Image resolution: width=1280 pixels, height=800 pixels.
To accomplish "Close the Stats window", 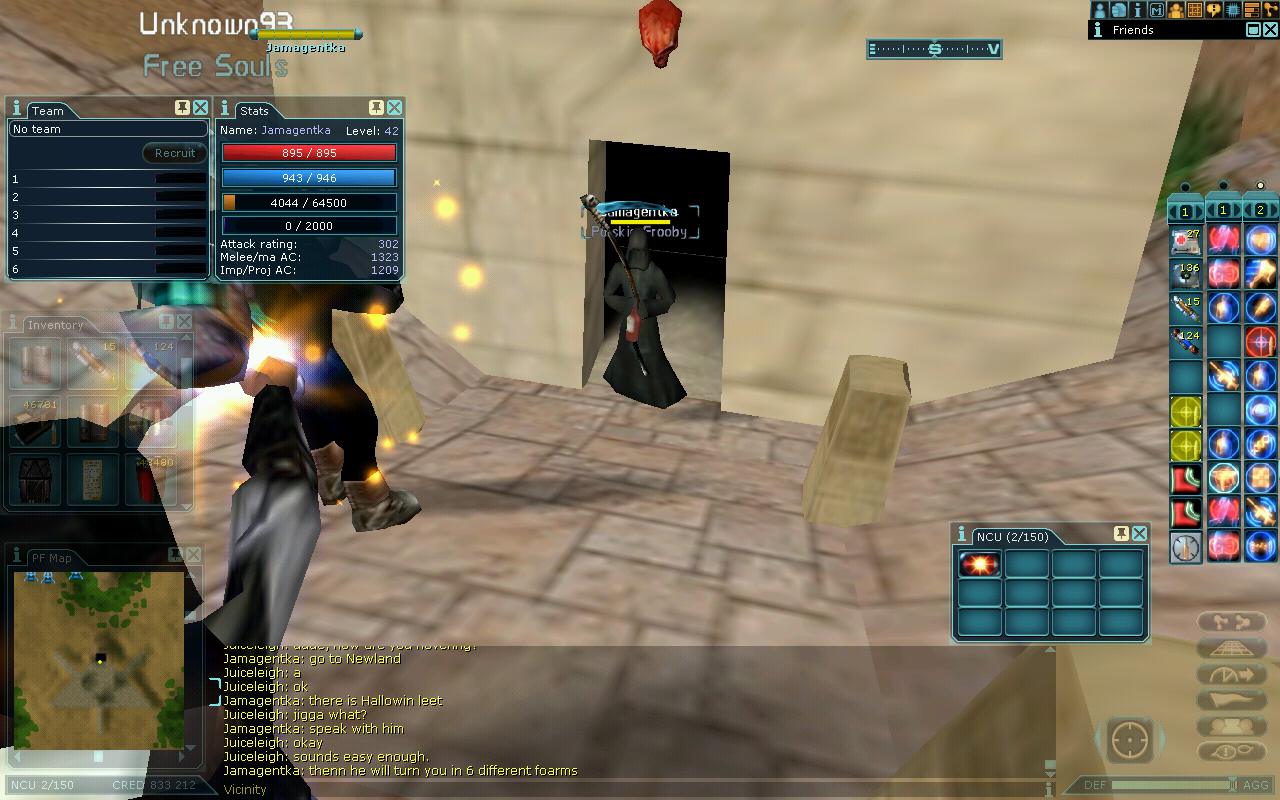I will click(395, 108).
